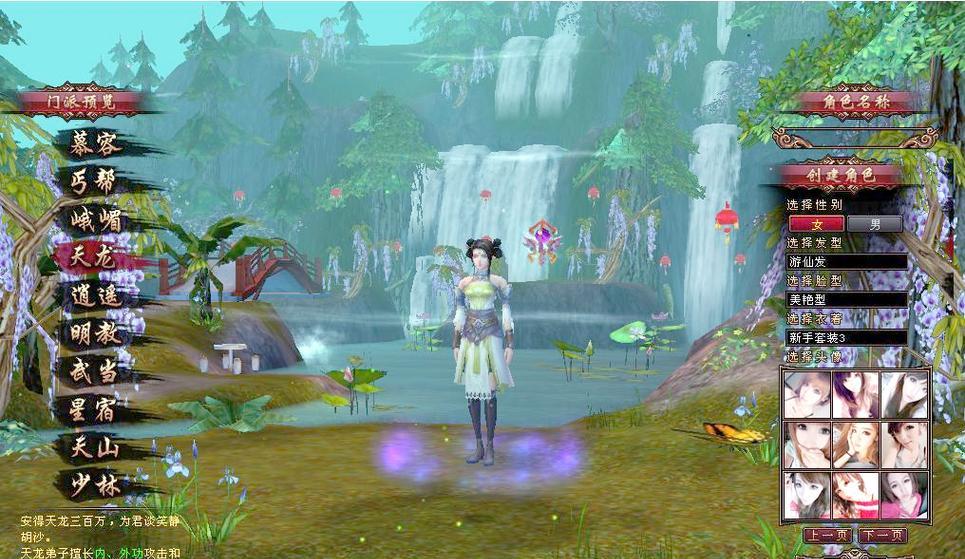Choose the center portrait in the avatar grid
The image size is (965, 559).
point(856,445)
